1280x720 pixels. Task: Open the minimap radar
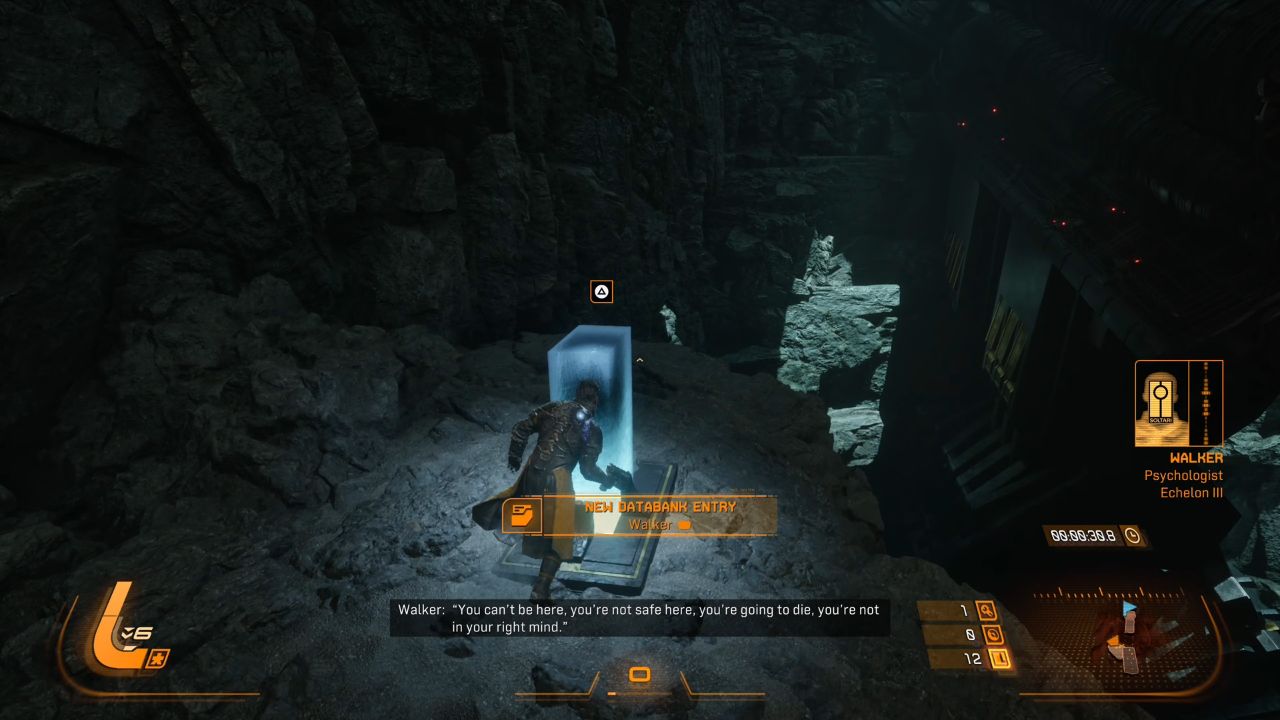click(x=1123, y=635)
